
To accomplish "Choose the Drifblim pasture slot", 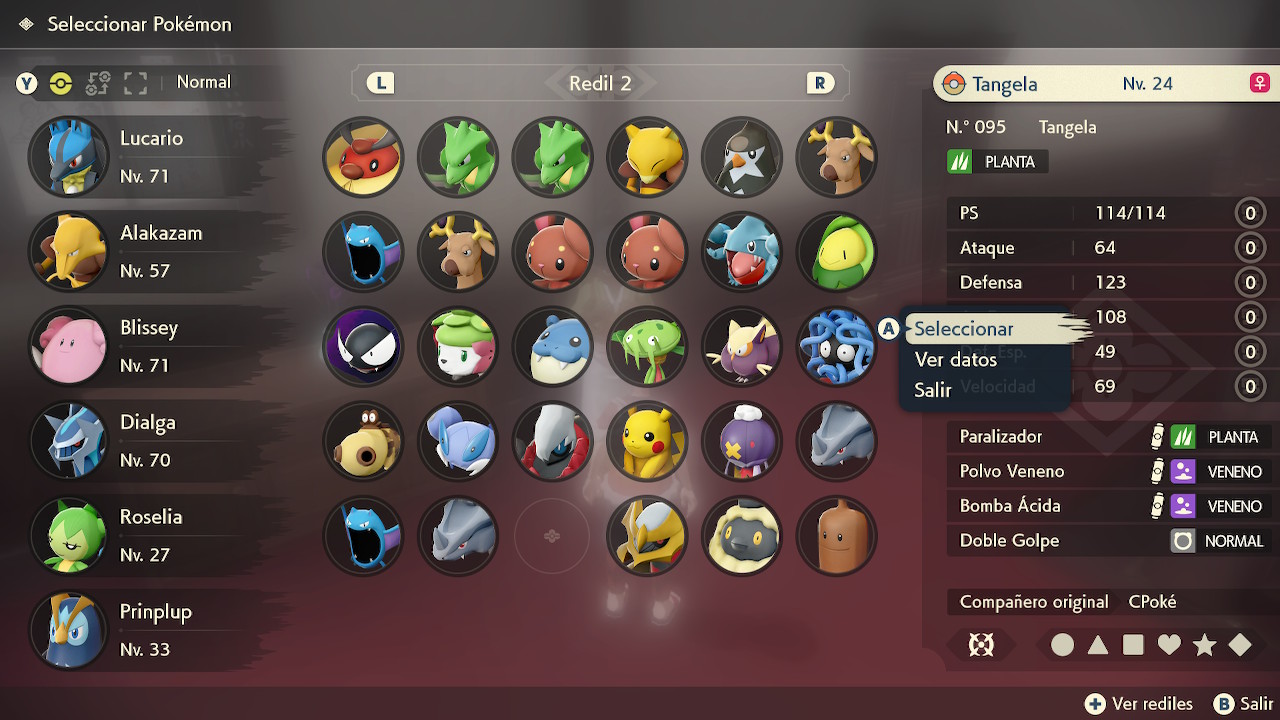I will [x=741, y=441].
